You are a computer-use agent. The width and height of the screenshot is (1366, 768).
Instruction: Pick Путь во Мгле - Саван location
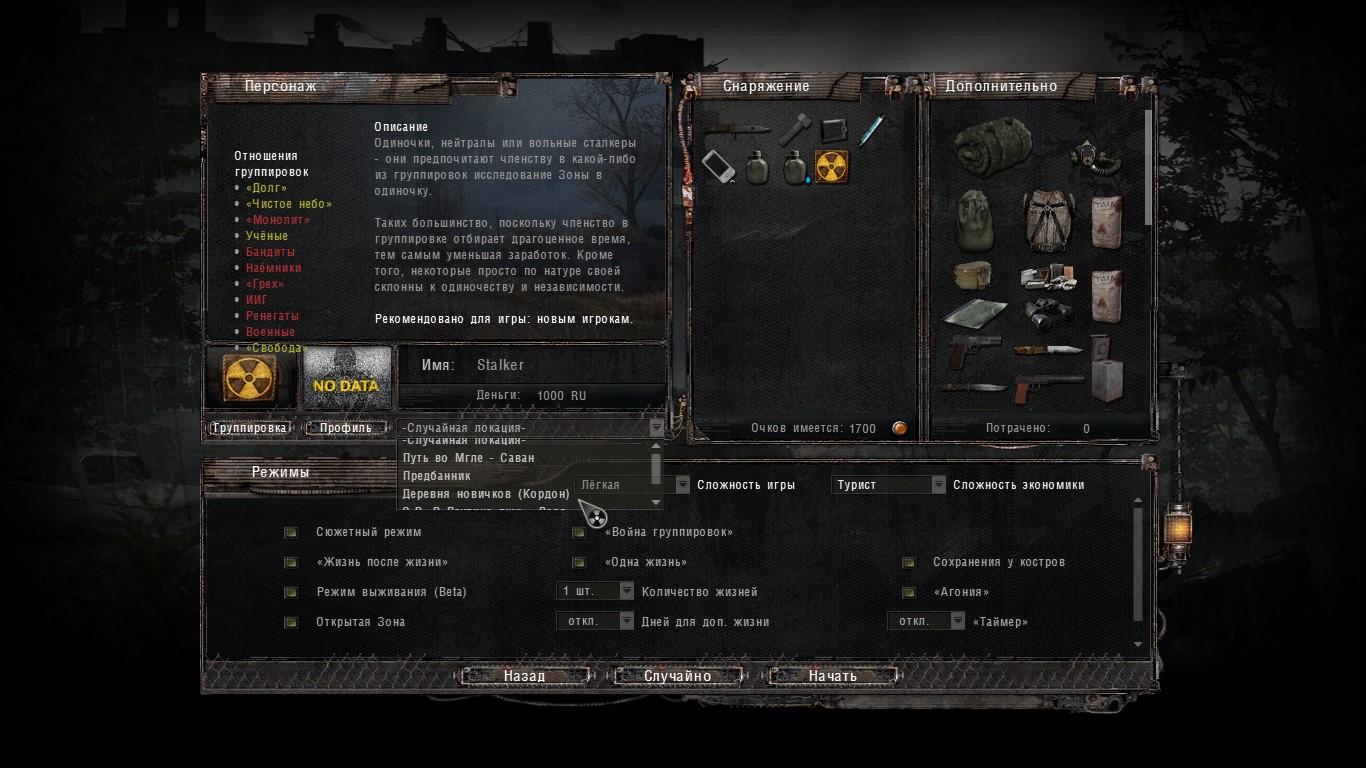click(468, 458)
